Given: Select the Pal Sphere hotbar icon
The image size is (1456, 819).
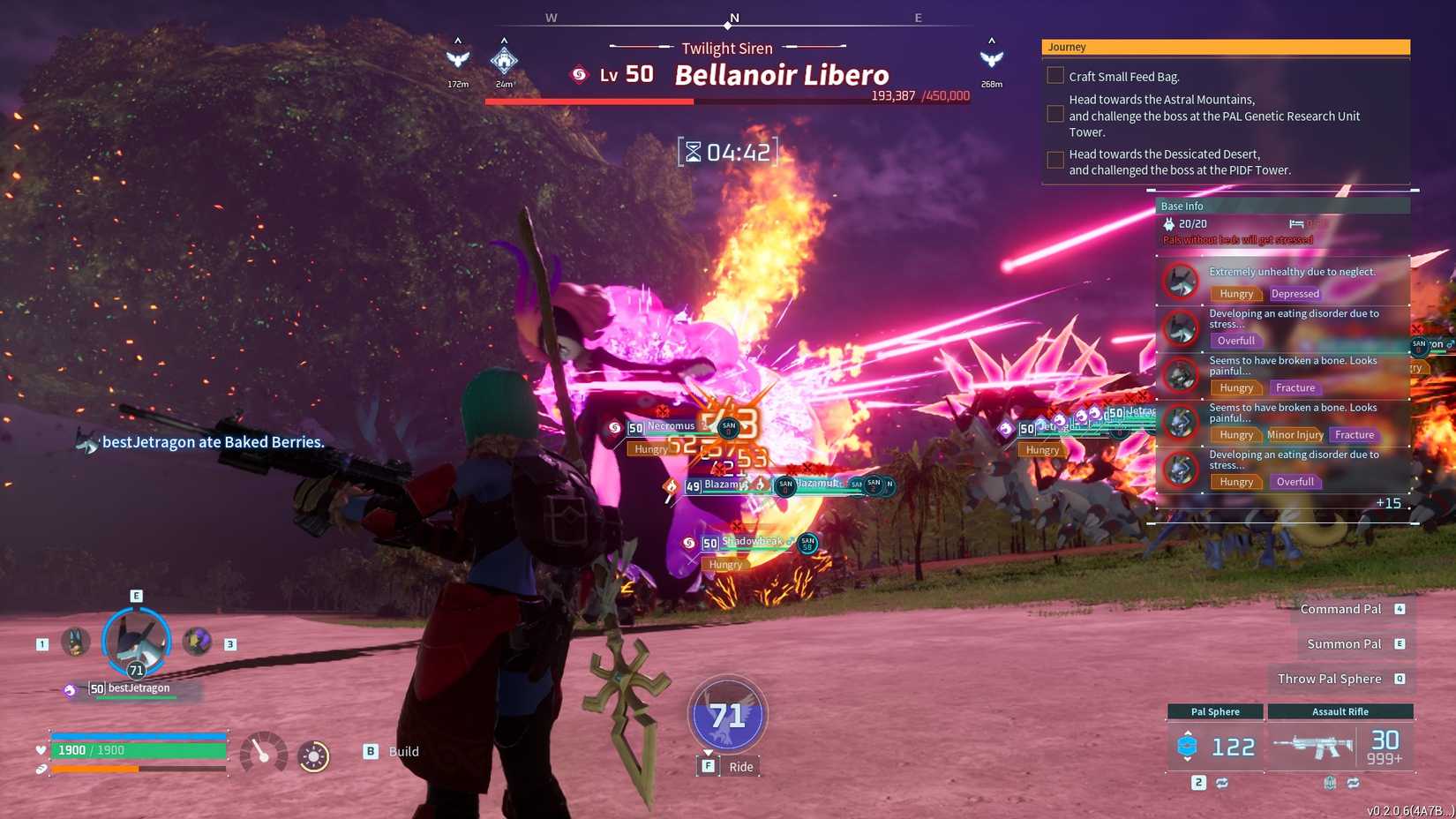Looking at the screenshot, I should [1188, 746].
